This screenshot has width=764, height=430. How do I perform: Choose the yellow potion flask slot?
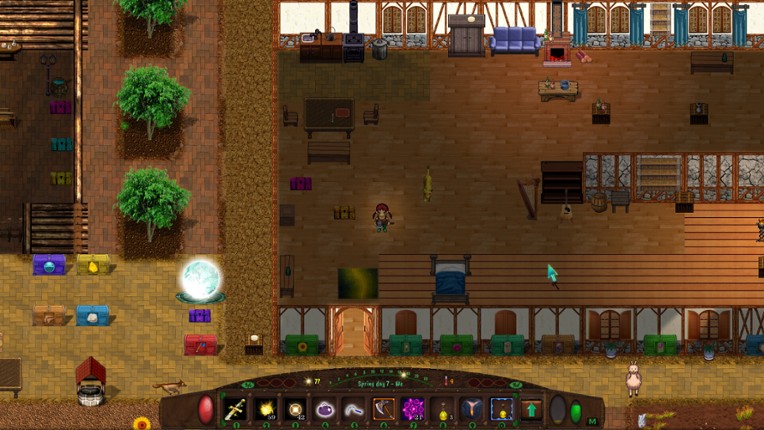pyautogui.click(x=443, y=409)
